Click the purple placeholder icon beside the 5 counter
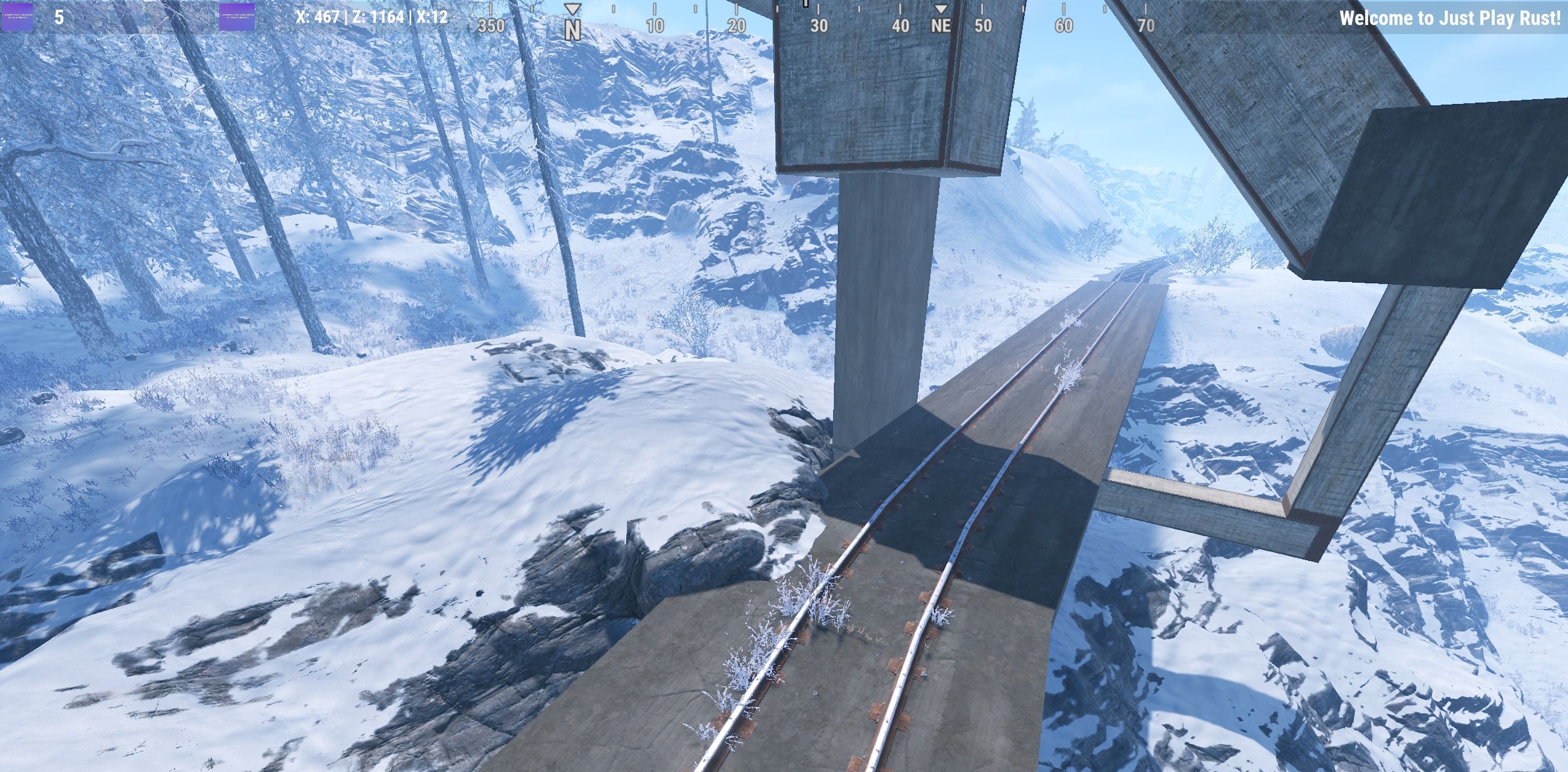The height and width of the screenshot is (772, 1568). point(18,16)
